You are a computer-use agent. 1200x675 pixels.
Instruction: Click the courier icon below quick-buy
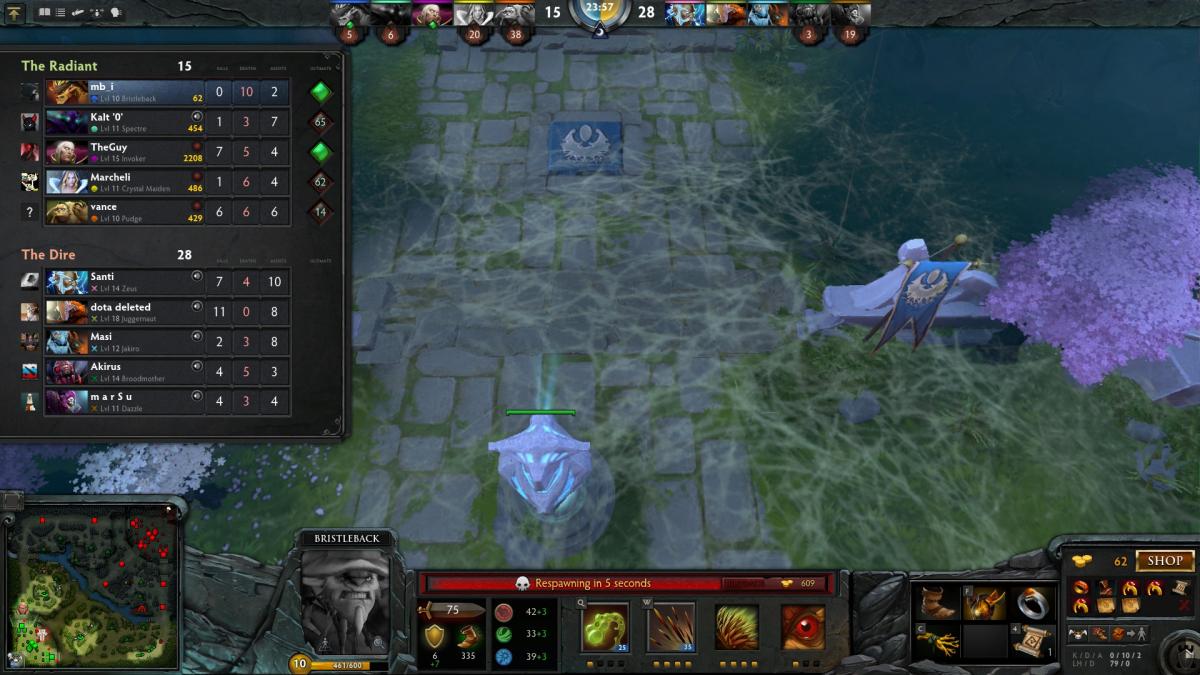[1079, 634]
